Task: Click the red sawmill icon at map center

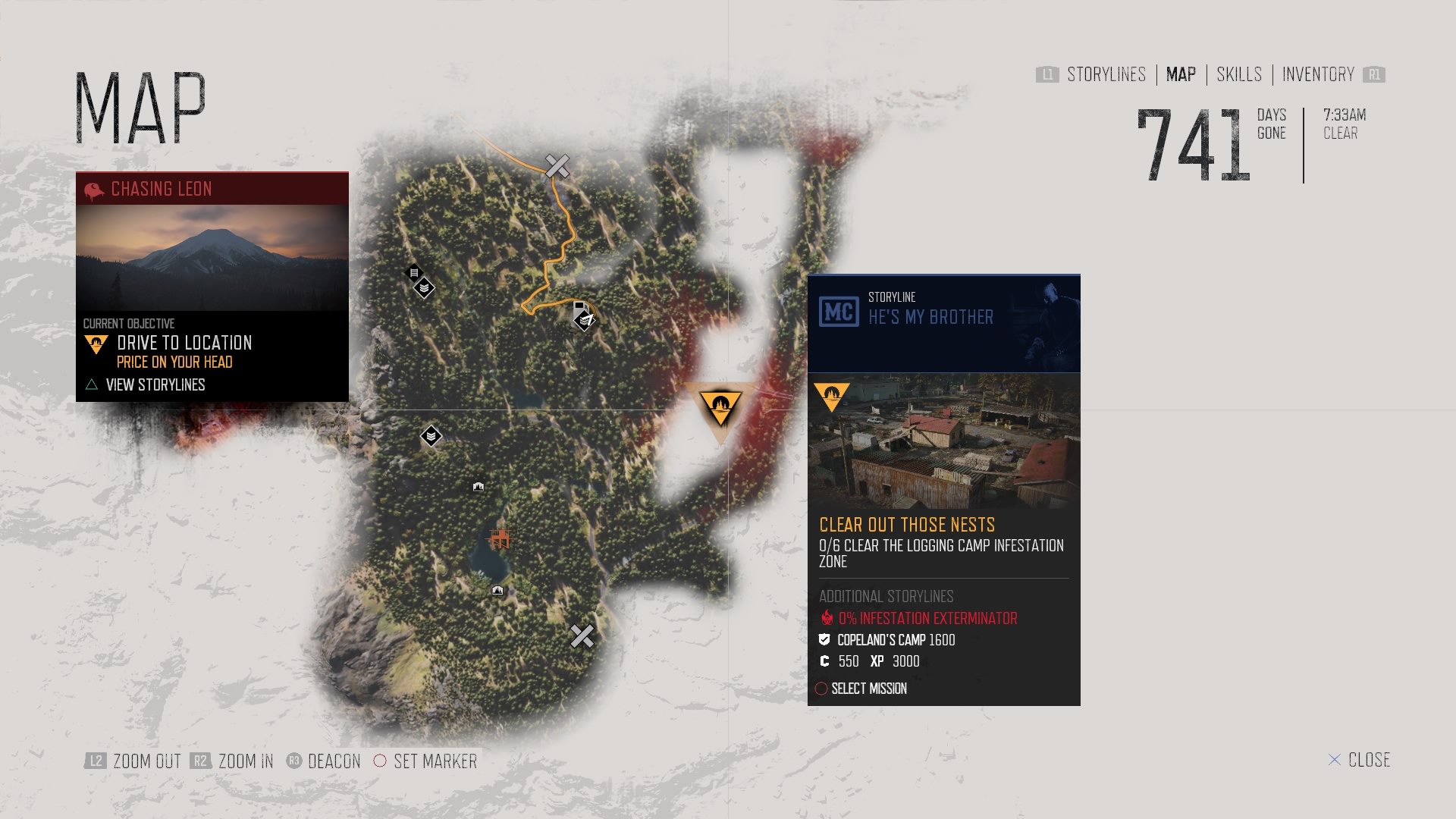Action: [x=500, y=538]
